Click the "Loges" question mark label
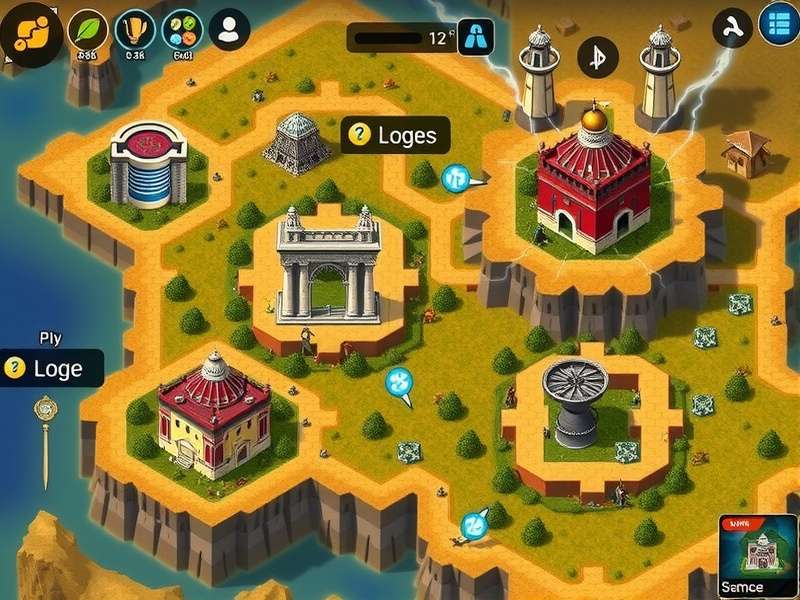The image size is (800, 600). tap(395, 135)
